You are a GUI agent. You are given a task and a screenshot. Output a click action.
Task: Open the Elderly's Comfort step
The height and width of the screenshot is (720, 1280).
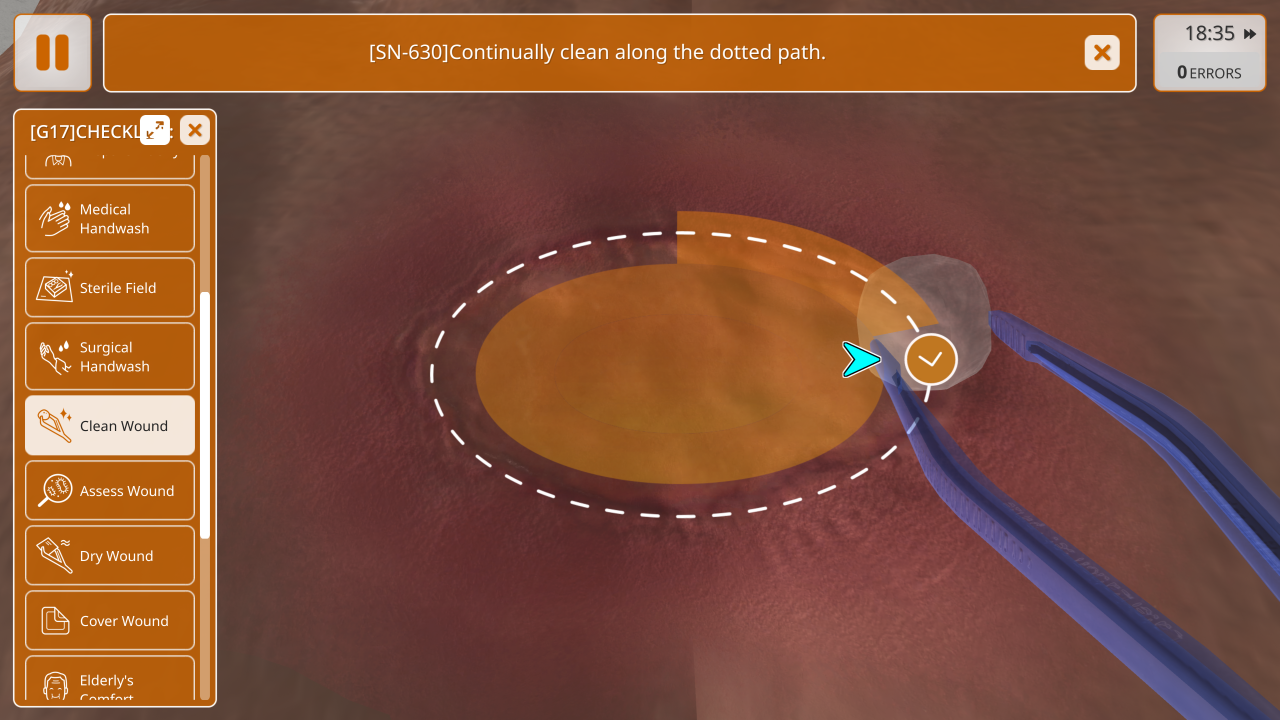click(x=110, y=684)
